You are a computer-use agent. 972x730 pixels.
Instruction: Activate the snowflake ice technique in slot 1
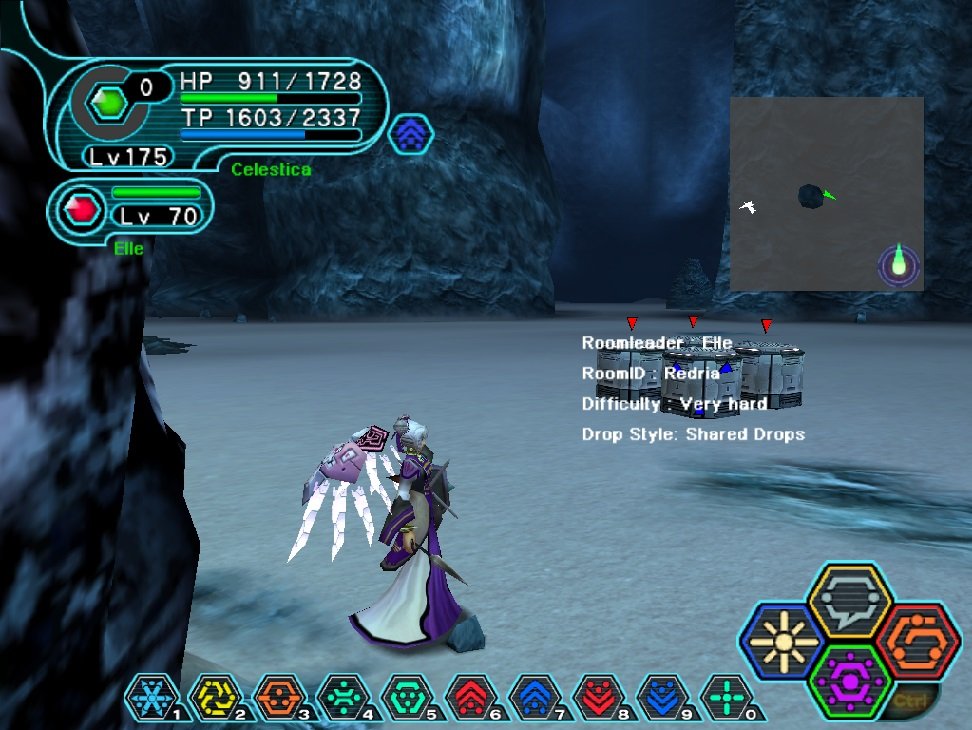click(x=151, y=698)
